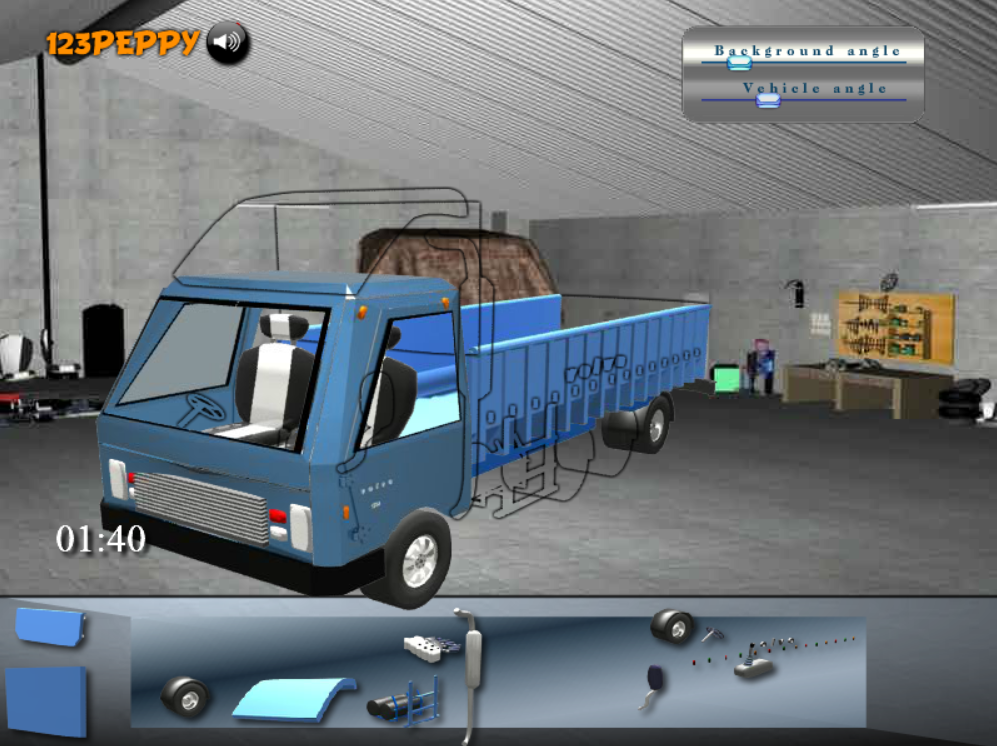Select the wheel on the tray's left side
This screenshot has width=997, height=746.
click(185, 696)
